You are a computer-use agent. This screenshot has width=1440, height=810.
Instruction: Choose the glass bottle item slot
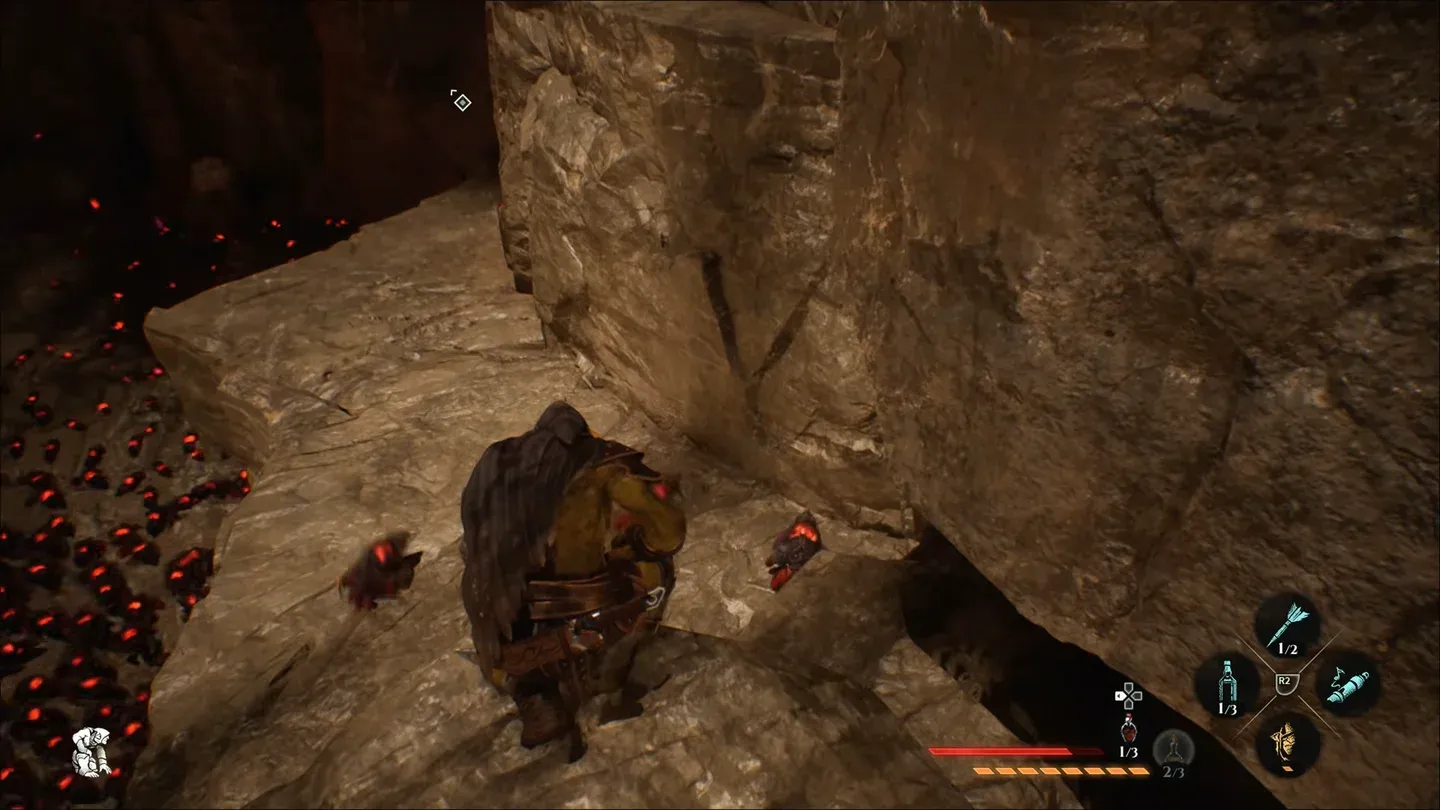coord(1226,681)
